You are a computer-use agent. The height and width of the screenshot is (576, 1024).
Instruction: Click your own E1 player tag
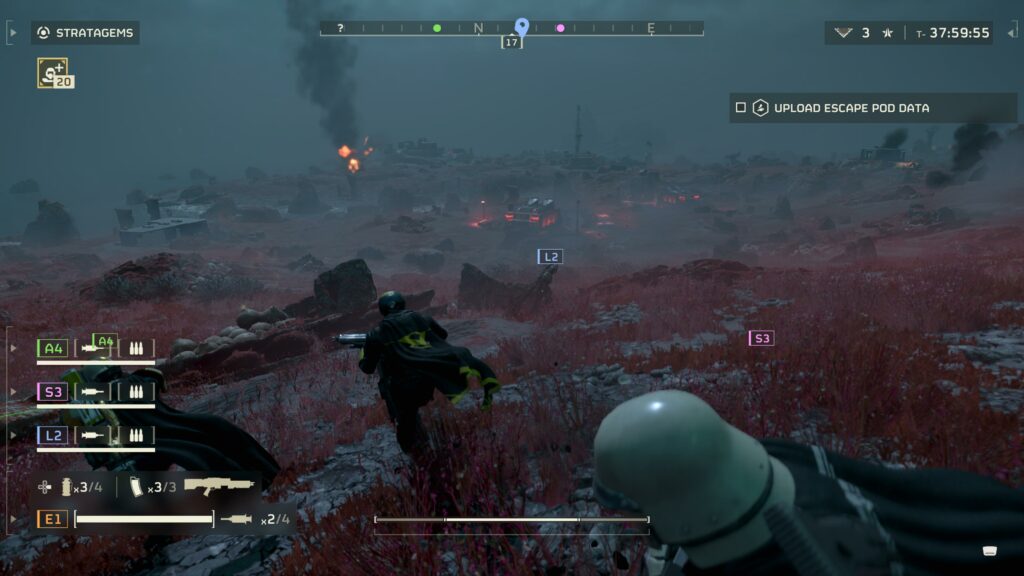(x=52, y=519)
